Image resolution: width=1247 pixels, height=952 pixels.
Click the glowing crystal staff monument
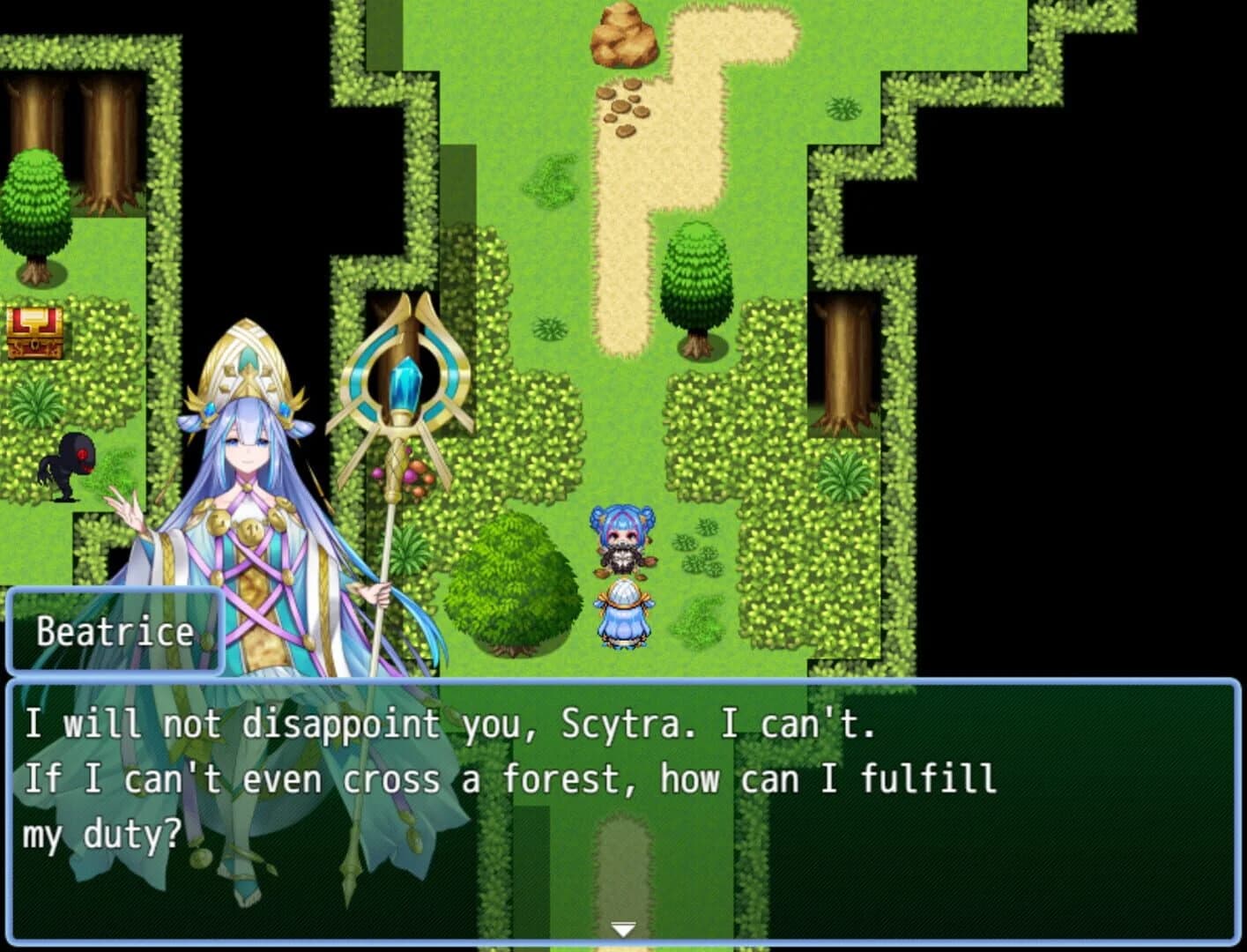405,379
